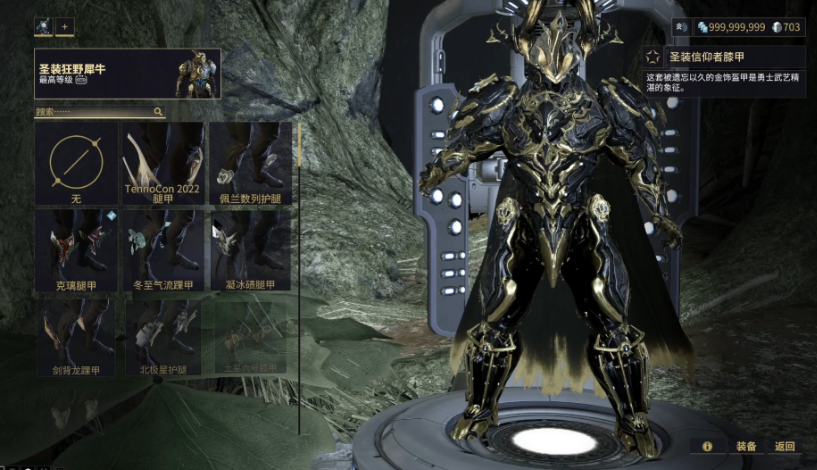
Task: Pick the 北极星护腿 leg armor
Action: 163,337
